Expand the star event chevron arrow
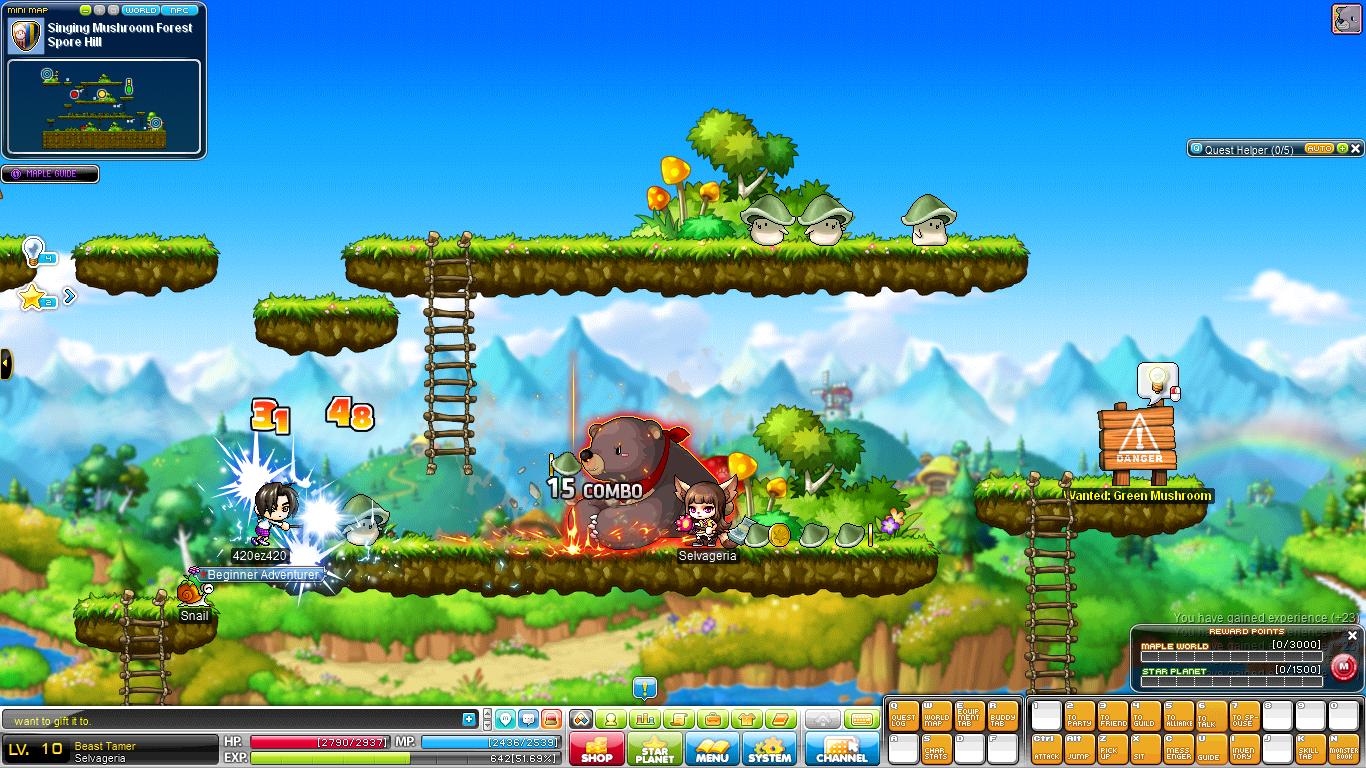Viewport: 1366px width, 768px height. pos(68,296)
